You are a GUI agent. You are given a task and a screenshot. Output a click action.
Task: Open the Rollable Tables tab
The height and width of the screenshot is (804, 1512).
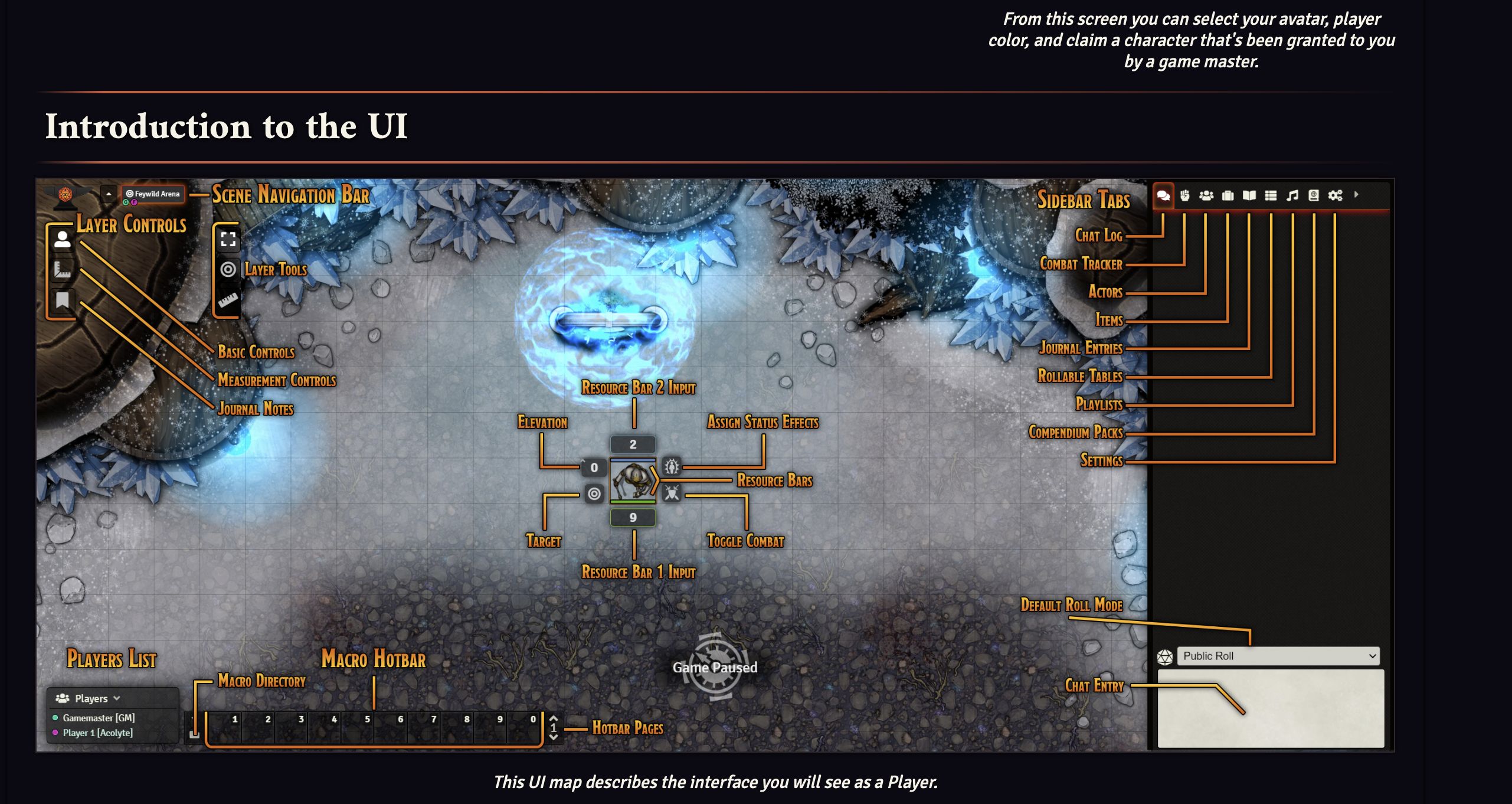(1271, 196)
